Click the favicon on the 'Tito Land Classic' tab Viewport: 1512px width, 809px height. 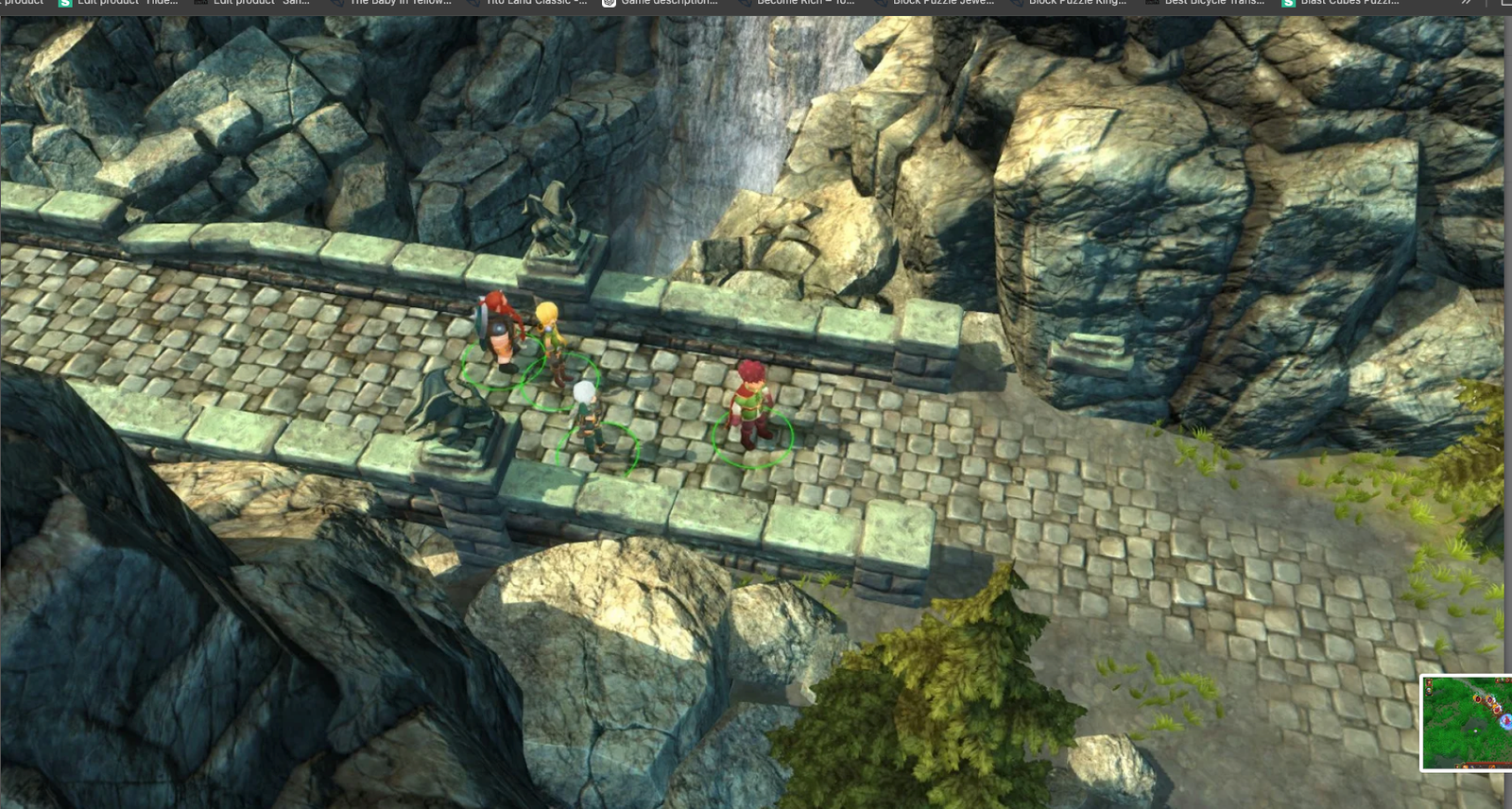(472, 4)
